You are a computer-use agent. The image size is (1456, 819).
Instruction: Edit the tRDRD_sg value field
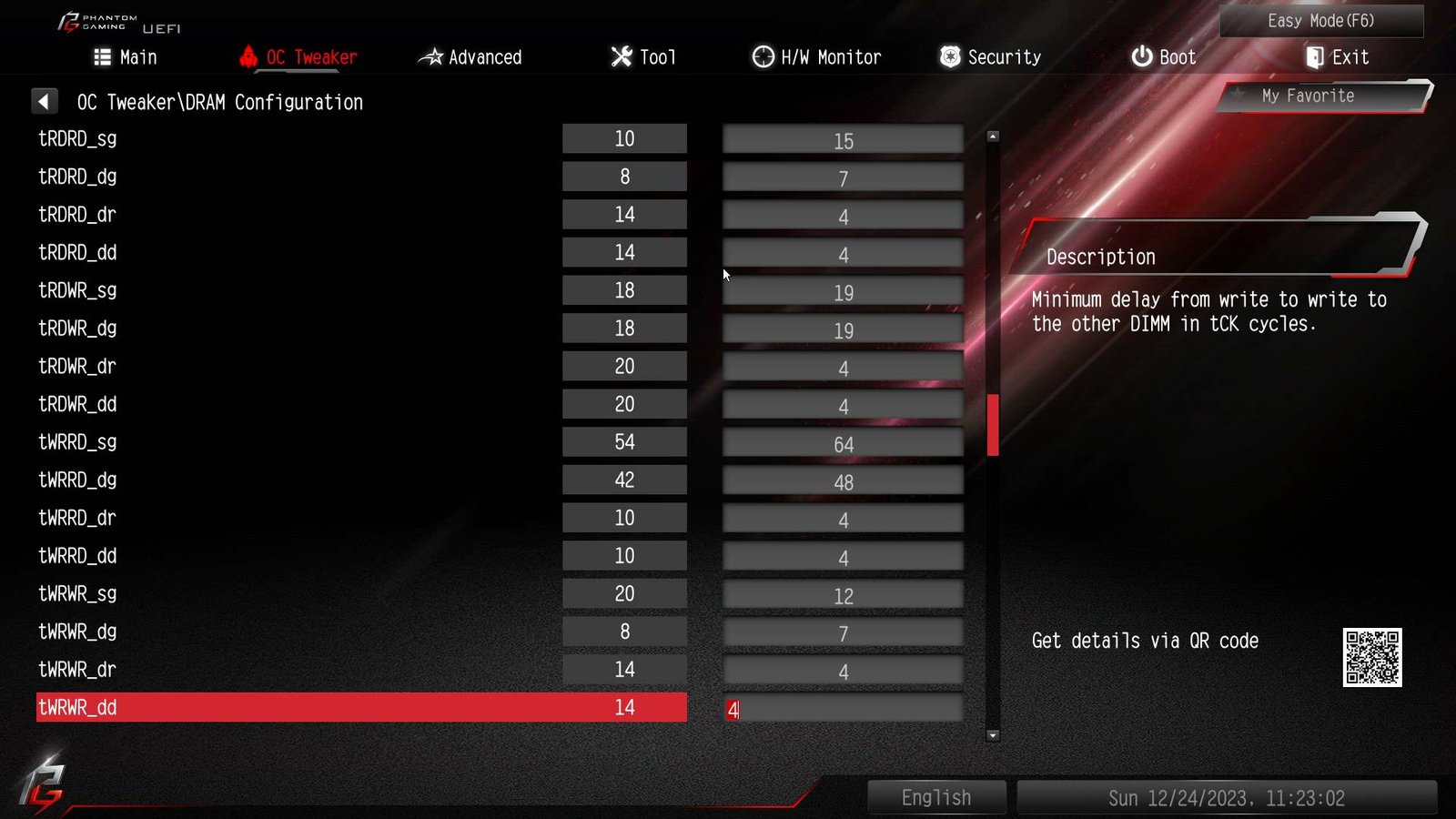click(x=843, y=140)
